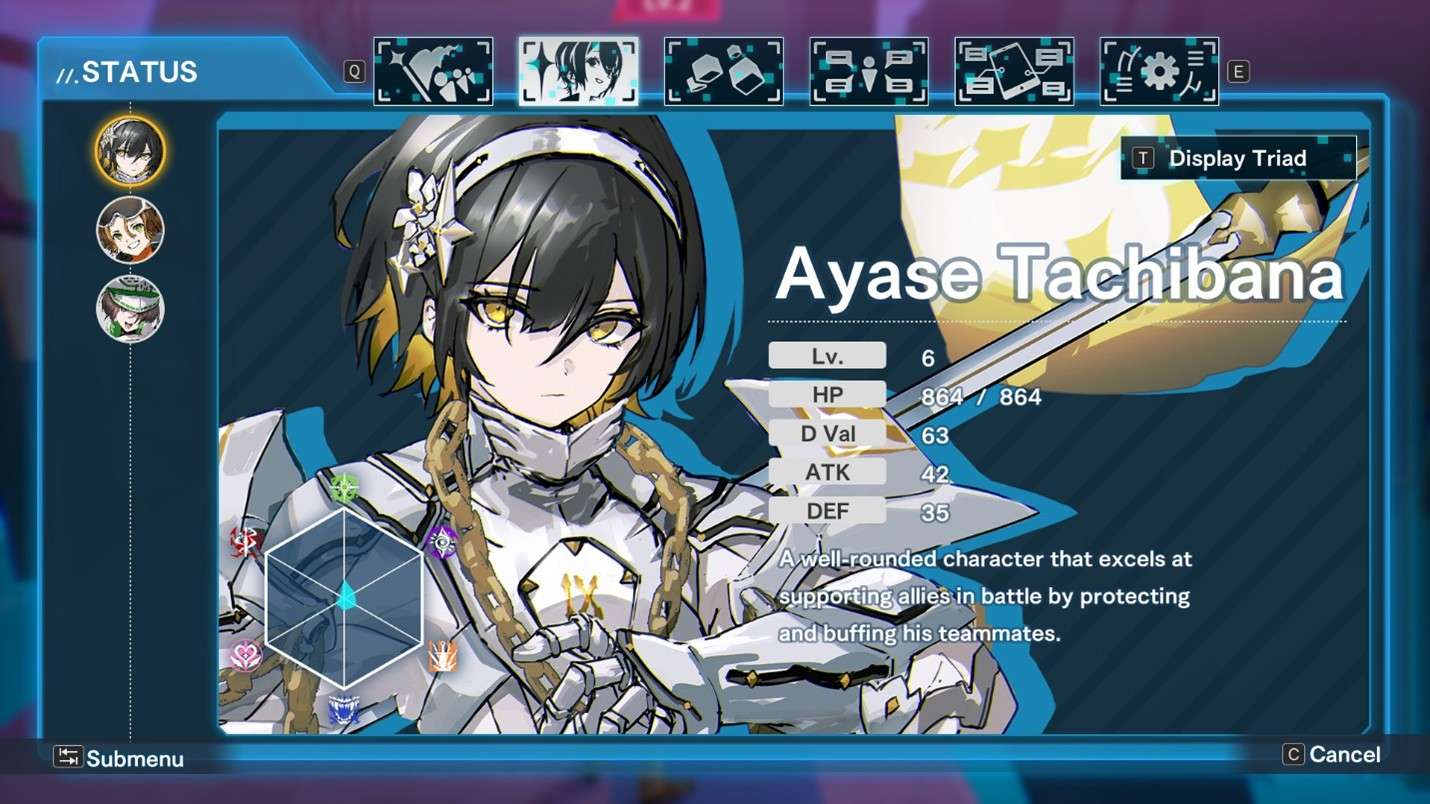Image resolution: width=1430 pixels, height=804 pixels.
Task: Open the party tab with the wand icon
Action: pos(433,71)
